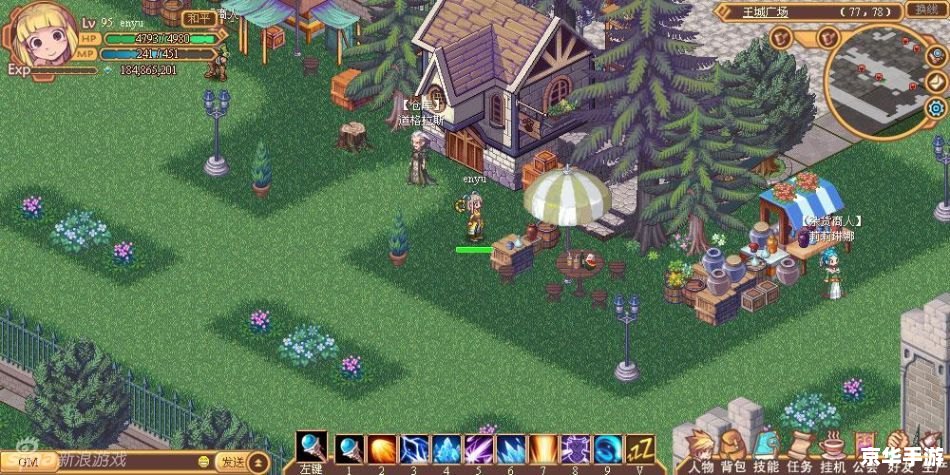Toggle the 和平 peace mode button
Viewport: 950px width, 475px height.
(199, 19)
